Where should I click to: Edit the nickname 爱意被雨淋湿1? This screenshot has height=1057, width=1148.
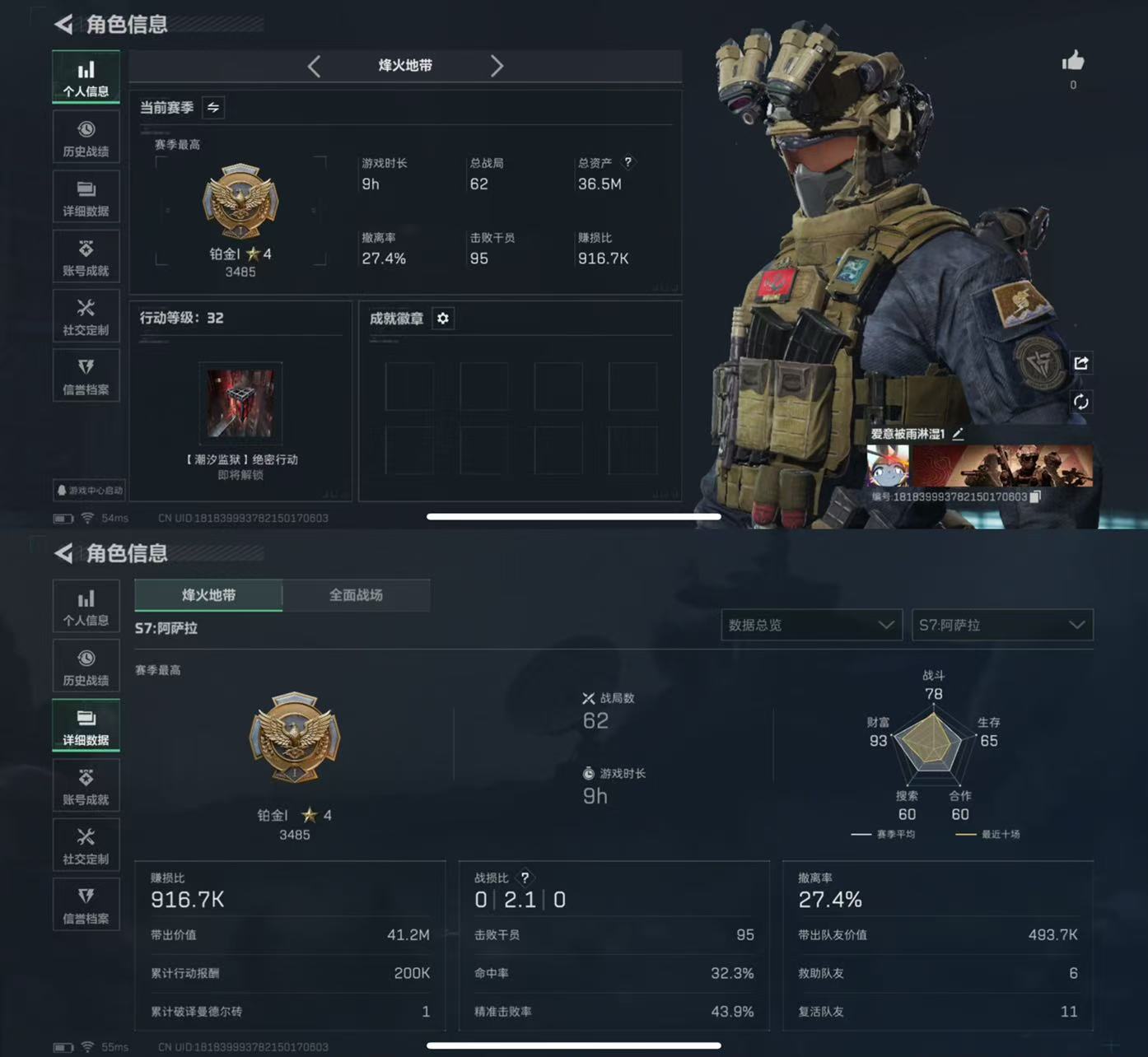957,434
